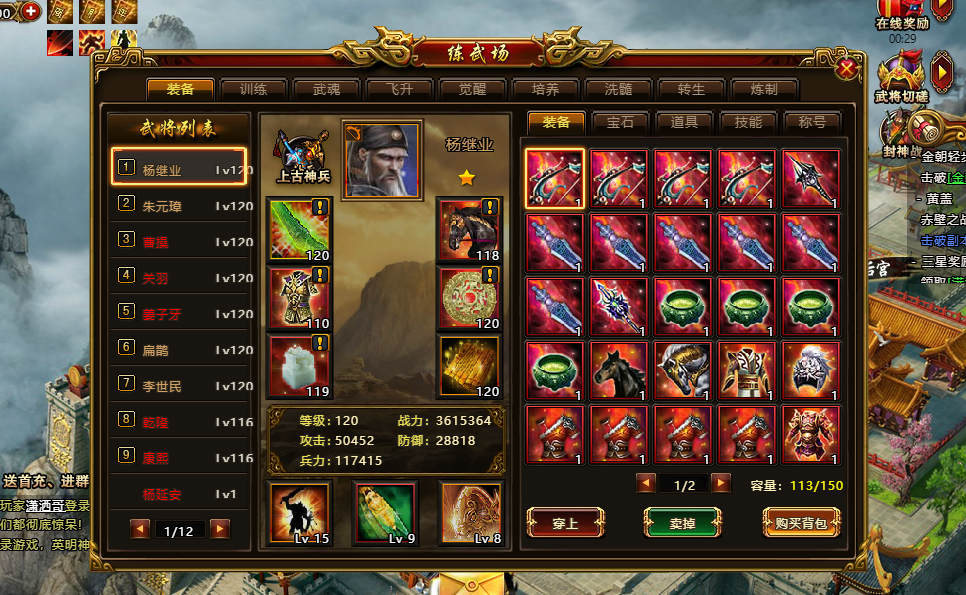Open the 武魂 tab

point(327,89)
